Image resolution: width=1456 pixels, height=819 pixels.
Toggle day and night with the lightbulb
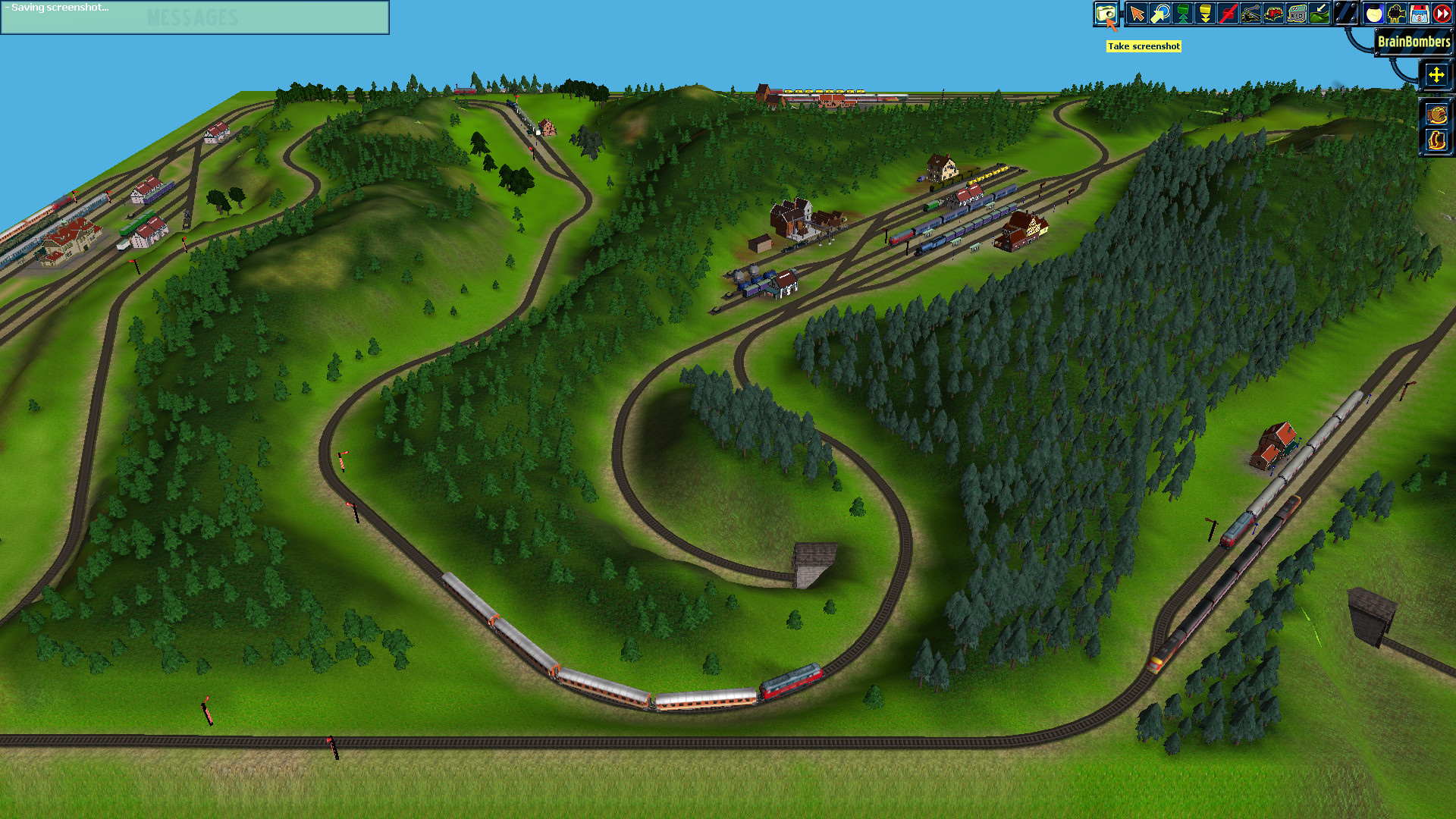[x=1373, y=13]
